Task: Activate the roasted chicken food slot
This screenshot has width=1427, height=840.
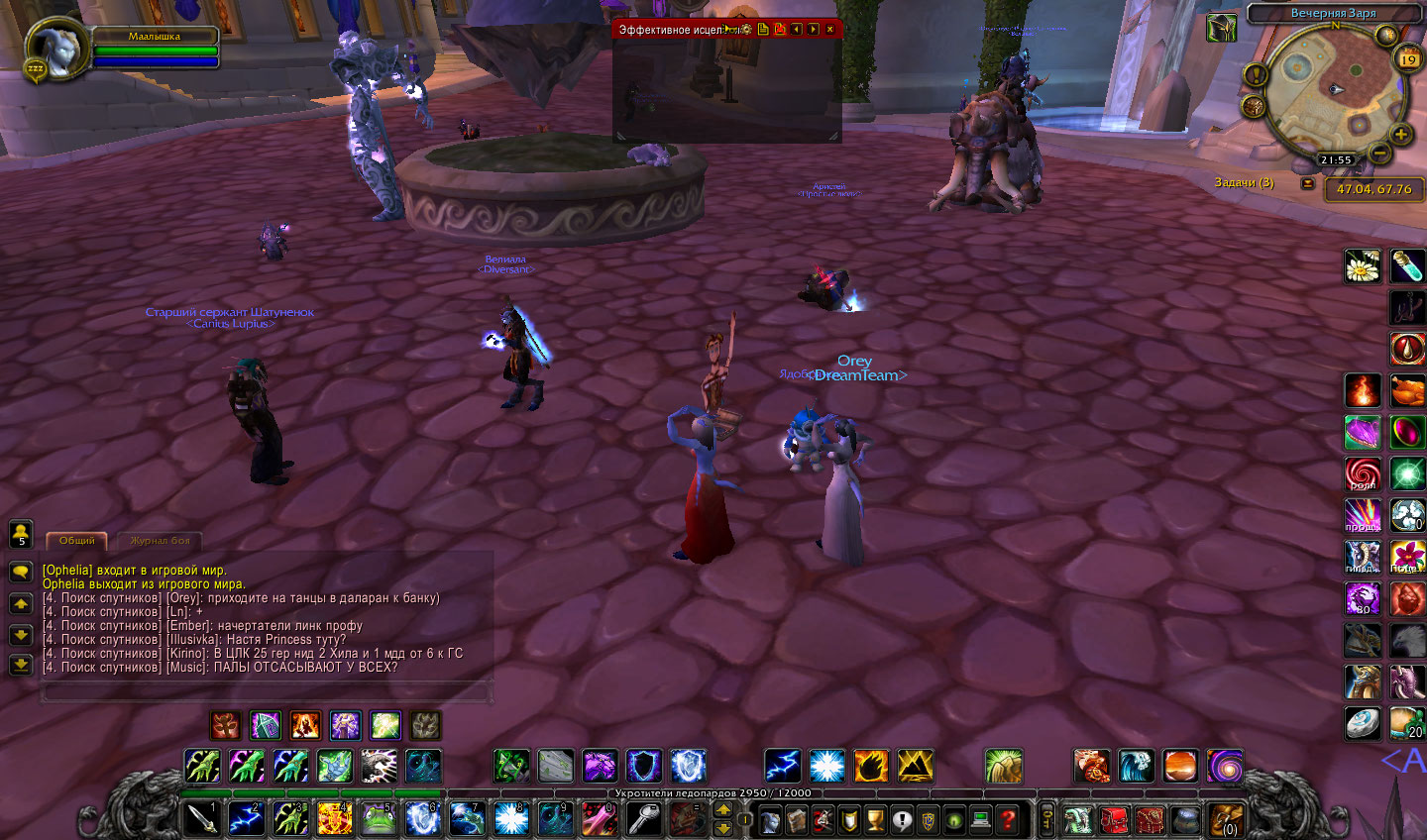Action: click(1407, 390)
